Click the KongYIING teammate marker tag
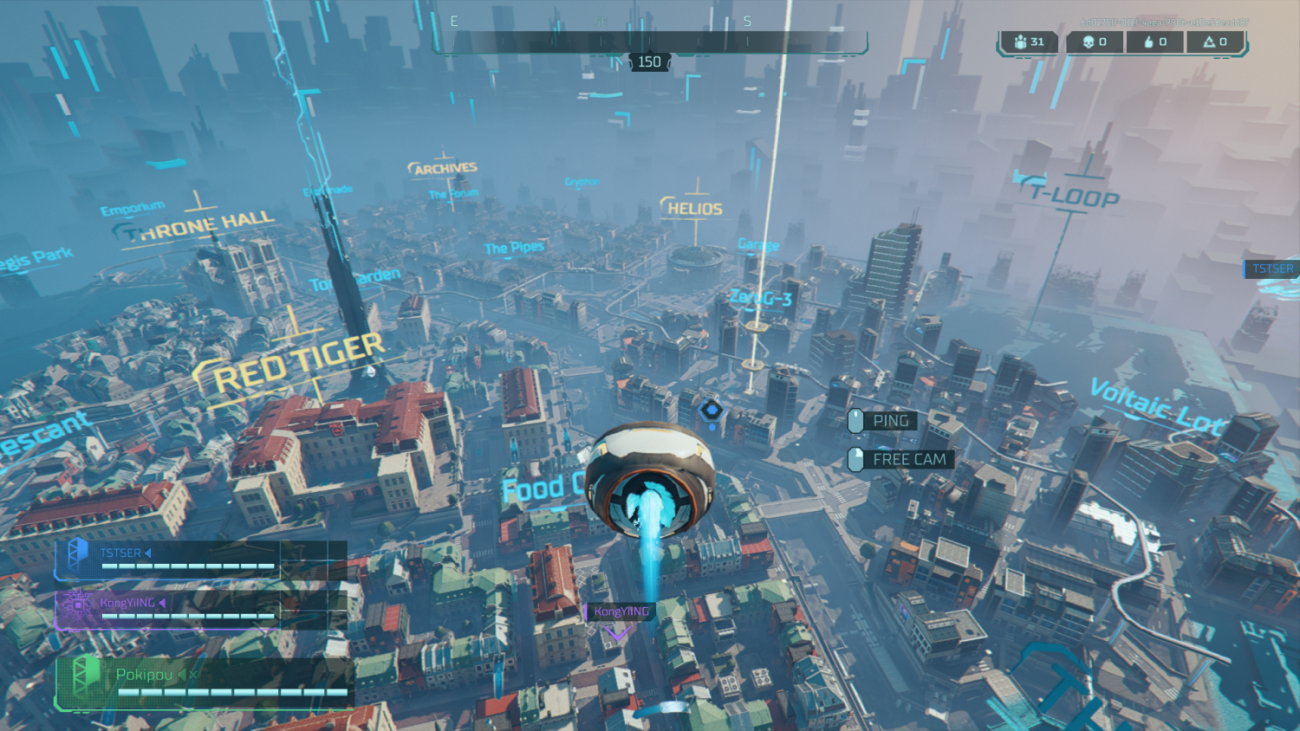 pyautogui.click(x=621, y=612)
